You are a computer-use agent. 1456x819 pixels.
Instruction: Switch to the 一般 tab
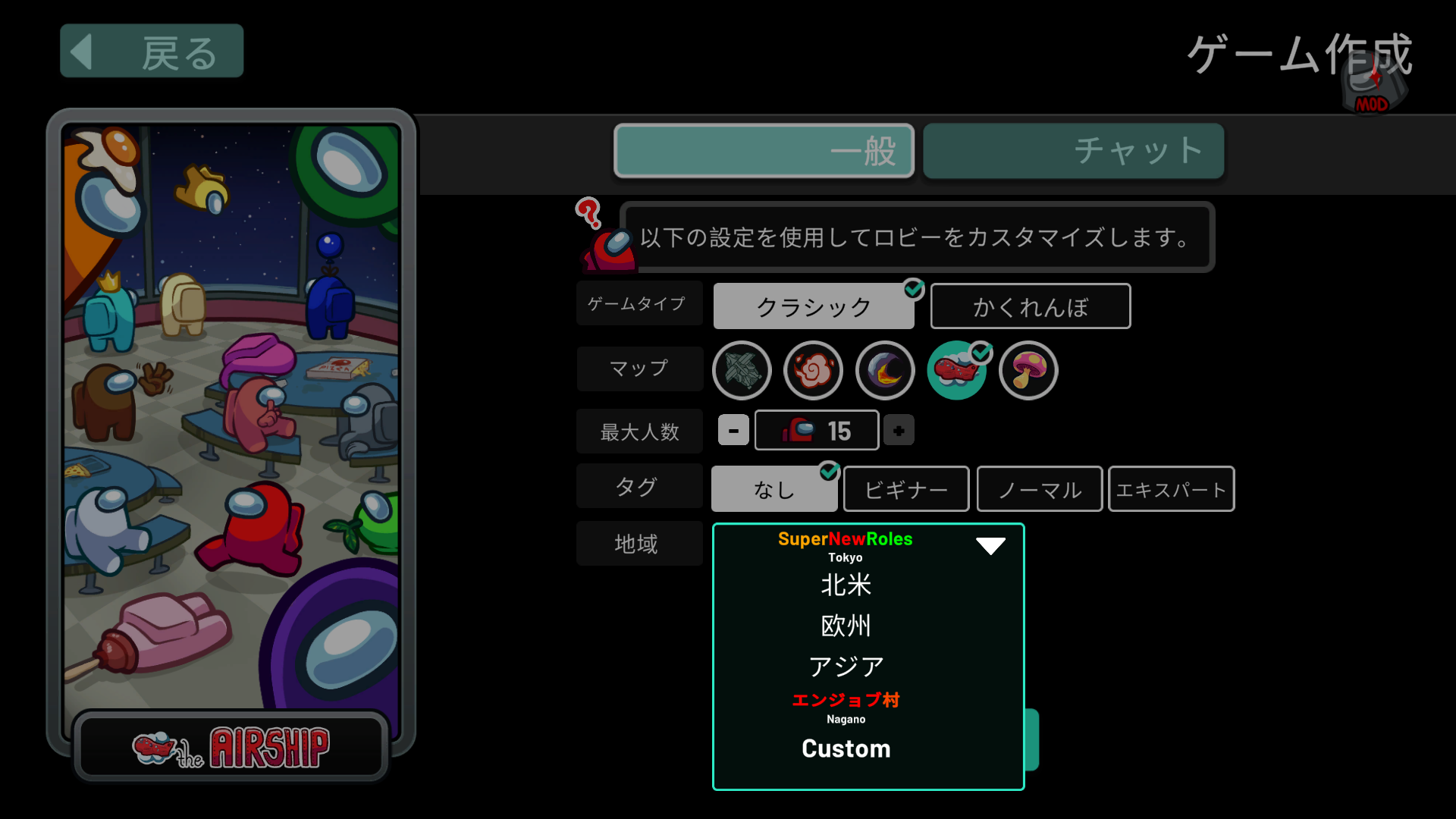(763, 151)
